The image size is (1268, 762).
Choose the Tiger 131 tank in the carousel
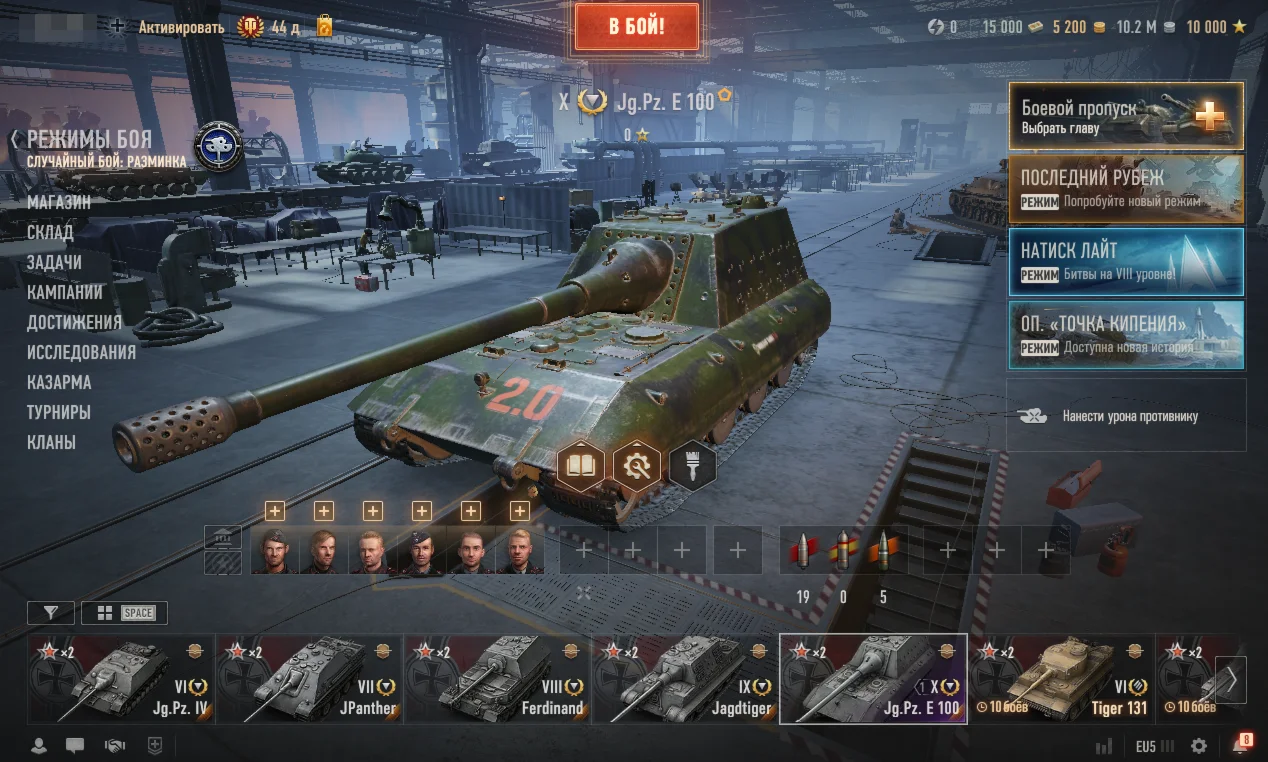(x=1059, y=679)
